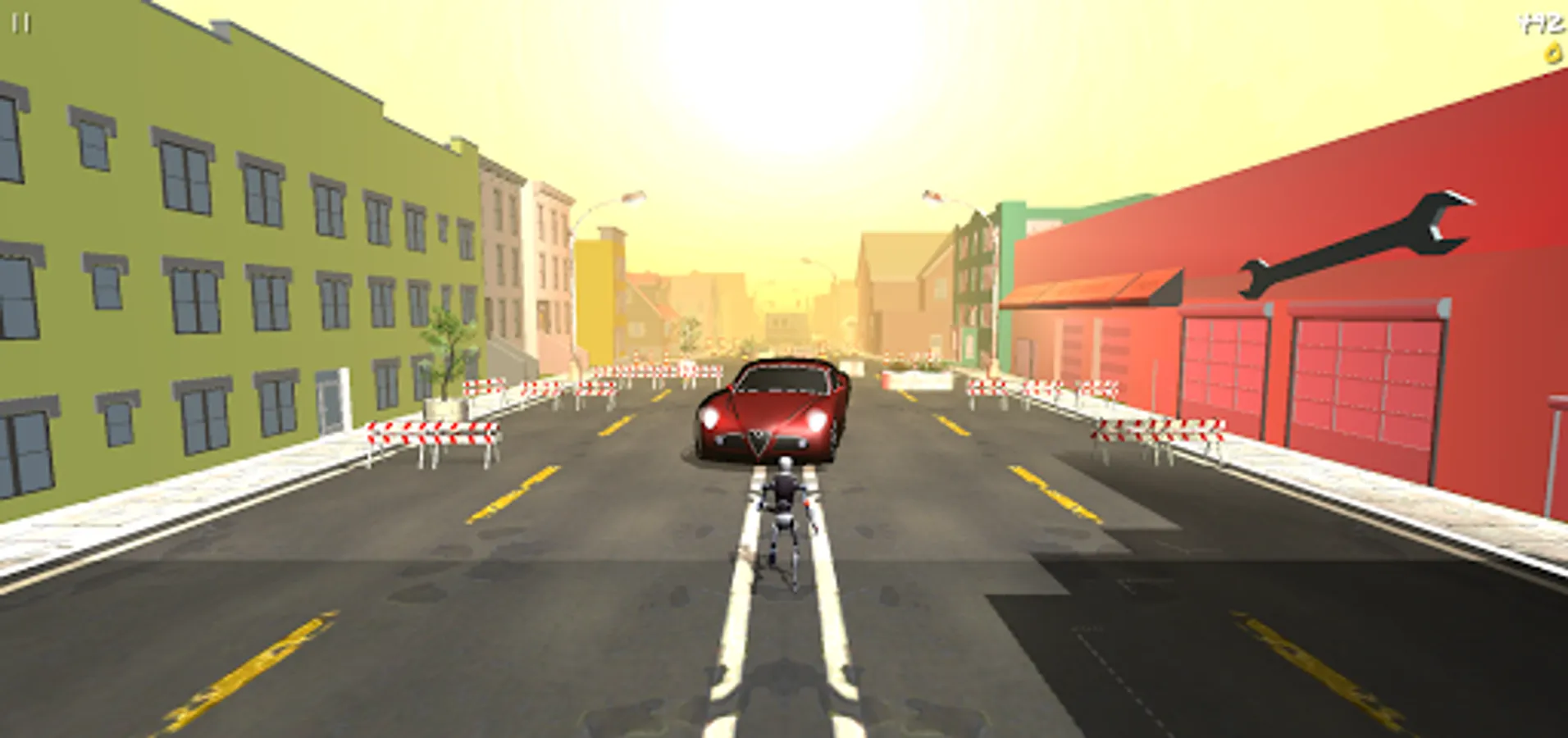Click the orange awning on the red building

click(x=1091, y=287)
